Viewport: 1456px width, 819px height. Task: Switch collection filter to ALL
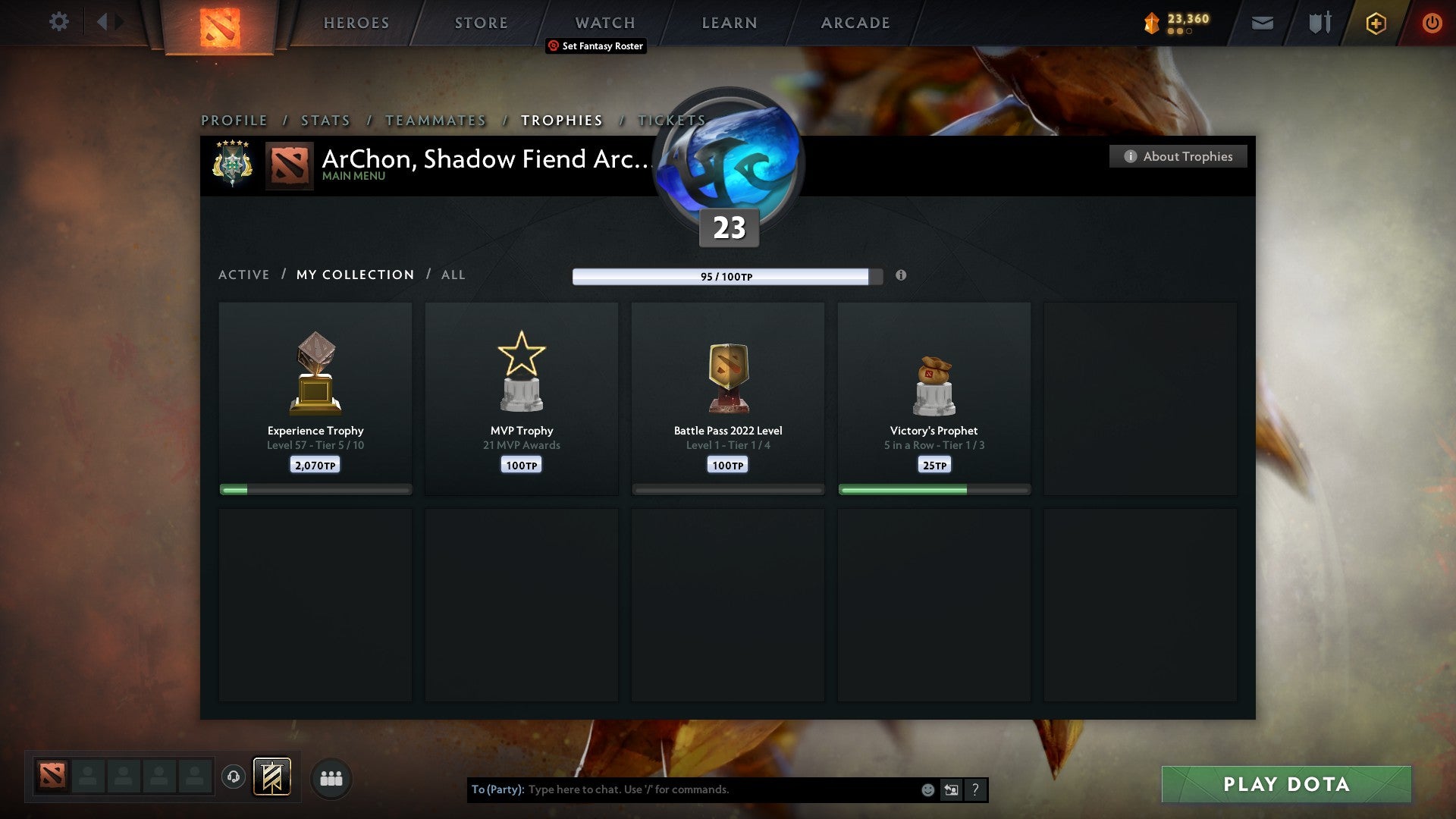click(x=453, y=275)
